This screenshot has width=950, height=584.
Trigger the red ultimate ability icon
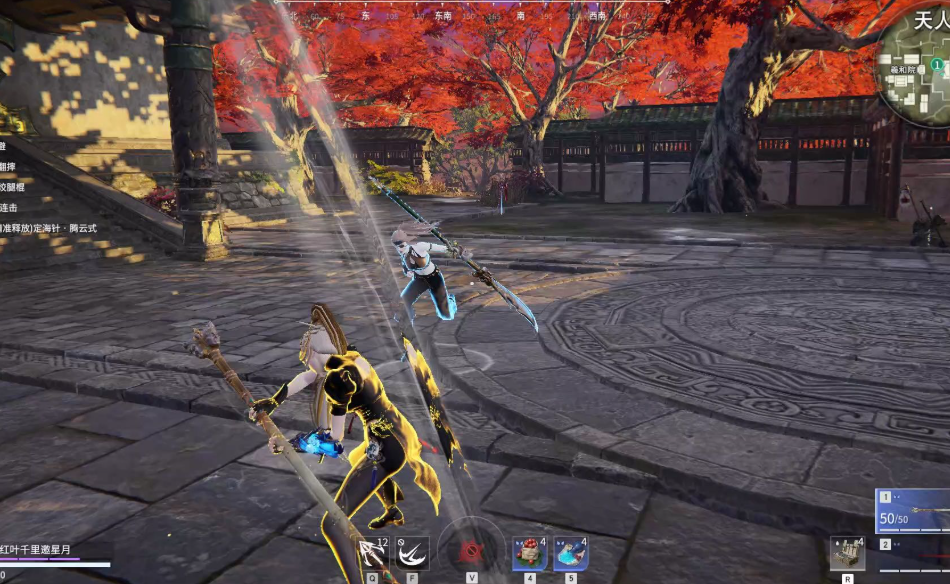click(471, 552)
